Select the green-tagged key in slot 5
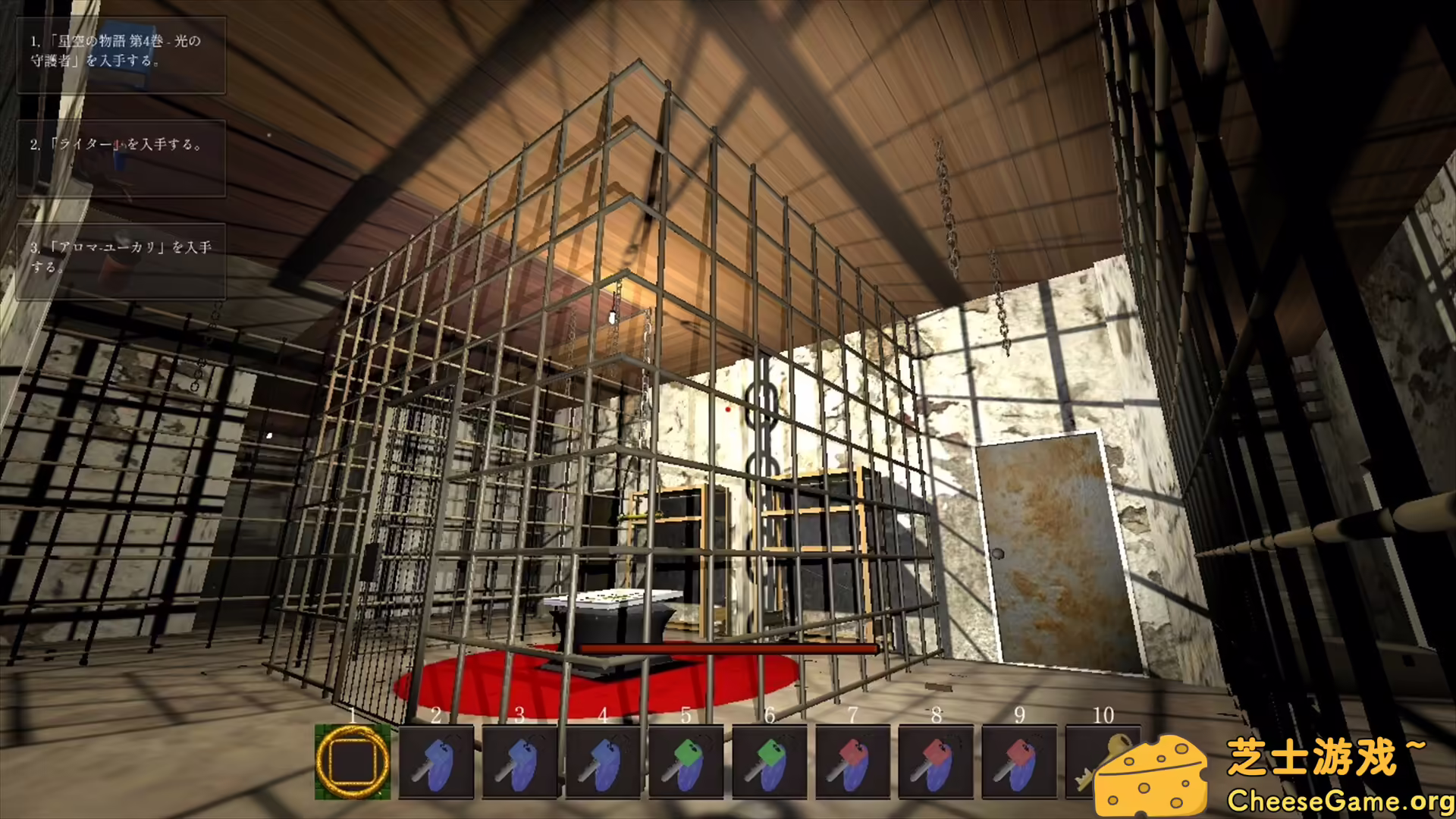The width and height of the screenshot is (1456, 819). click(686, 761)
